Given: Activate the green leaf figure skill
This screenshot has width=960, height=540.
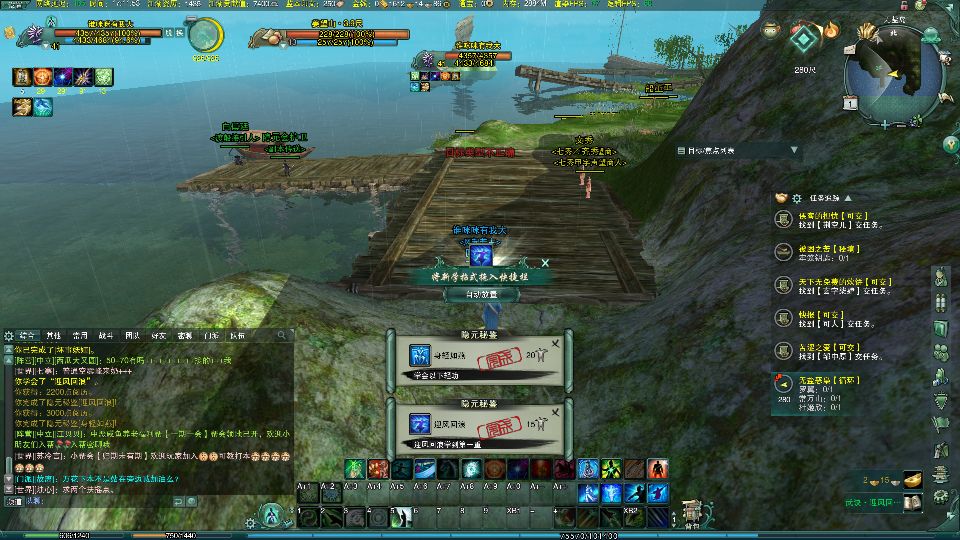Looking at the screenshot, I should coord(353,469).
